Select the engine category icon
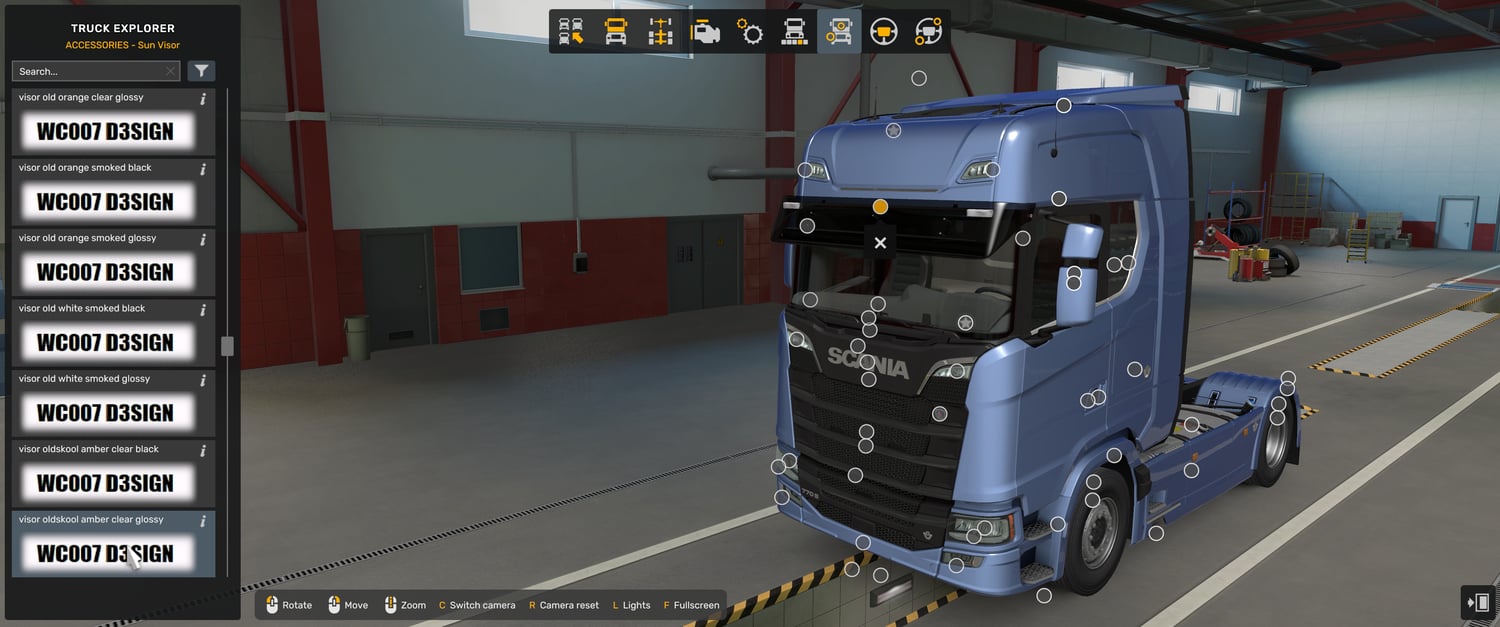Viewport: 1500px width, 627px height. pyautogui.click(x=705, y=32)
